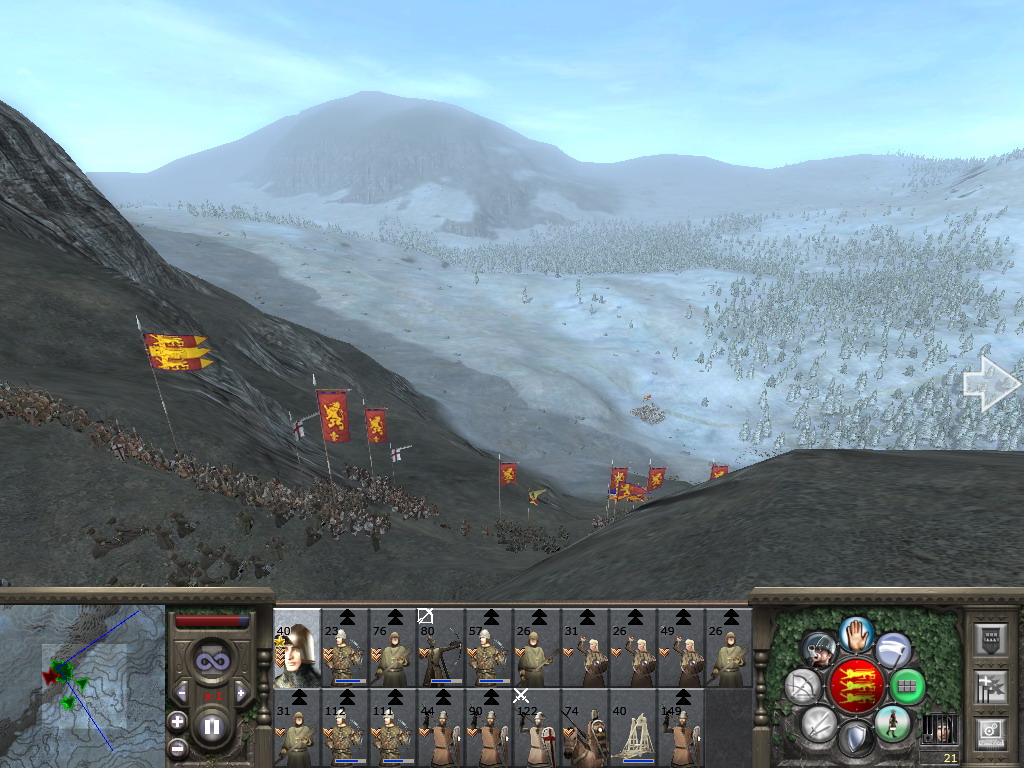Select the cavalry unit with 74 men
1024x768 pixels.
(x=585, y=727)
